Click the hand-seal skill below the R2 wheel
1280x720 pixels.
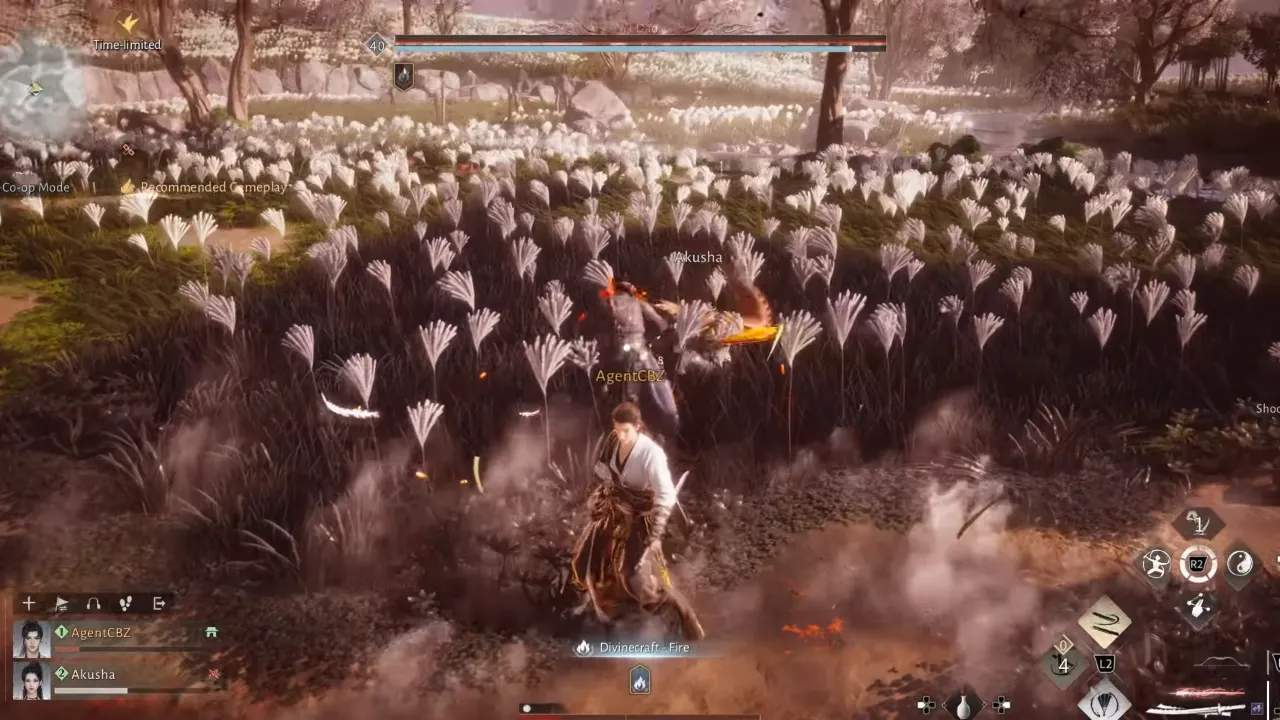coord(1197,605)
